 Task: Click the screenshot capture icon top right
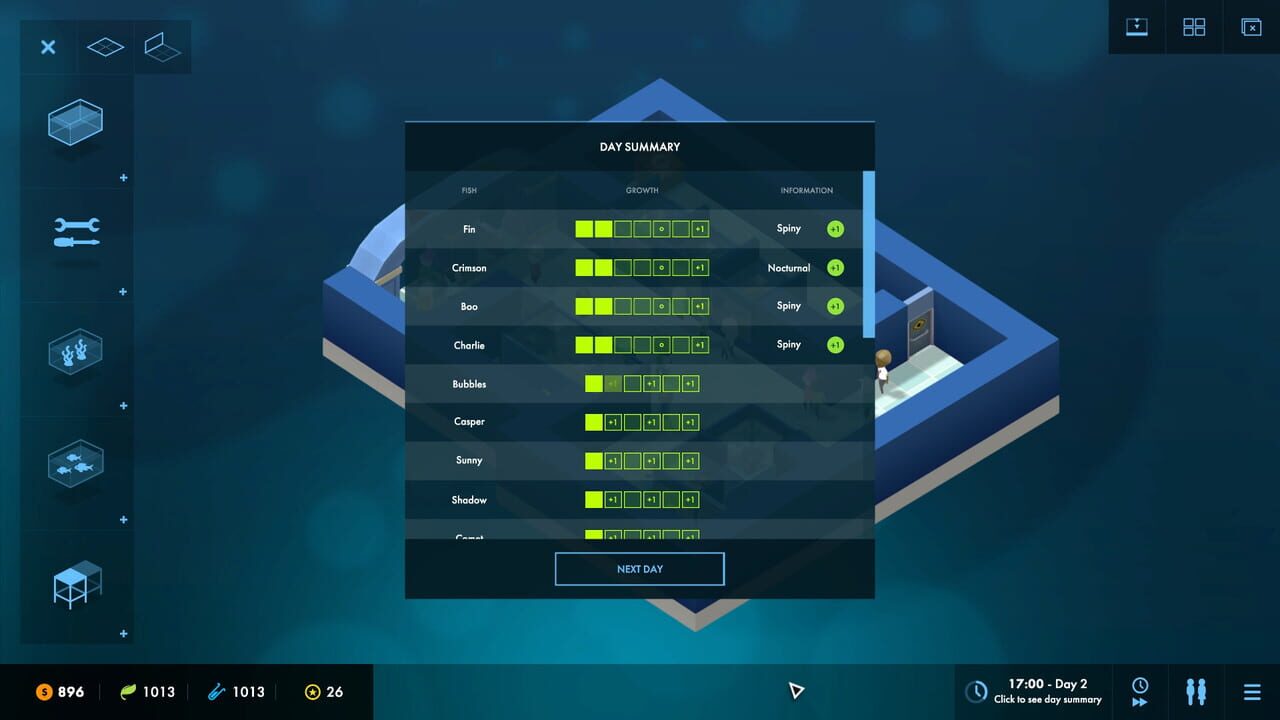[1137, 27]
